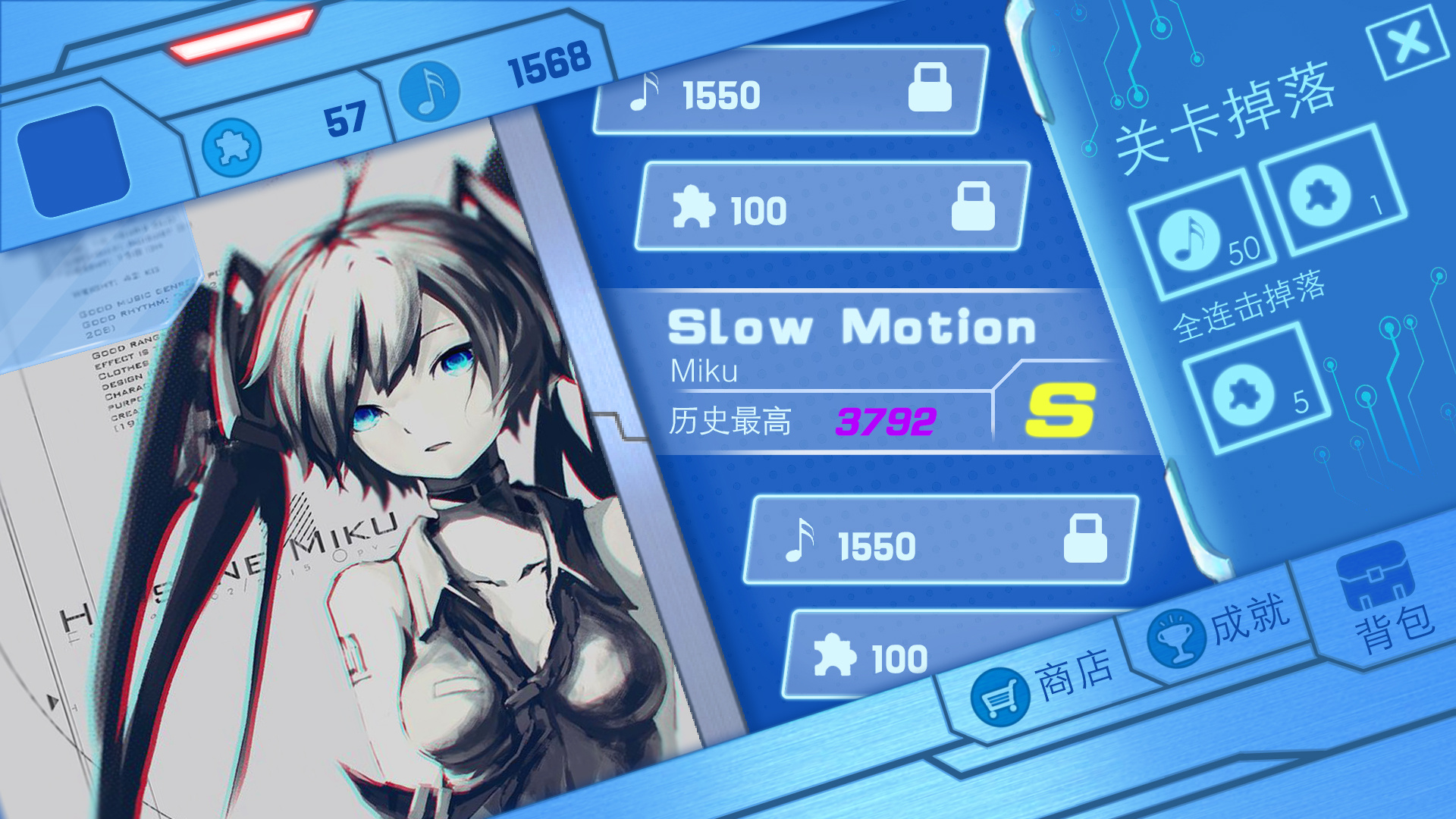Click the high score 3792 display

click(x=883, y=421)
